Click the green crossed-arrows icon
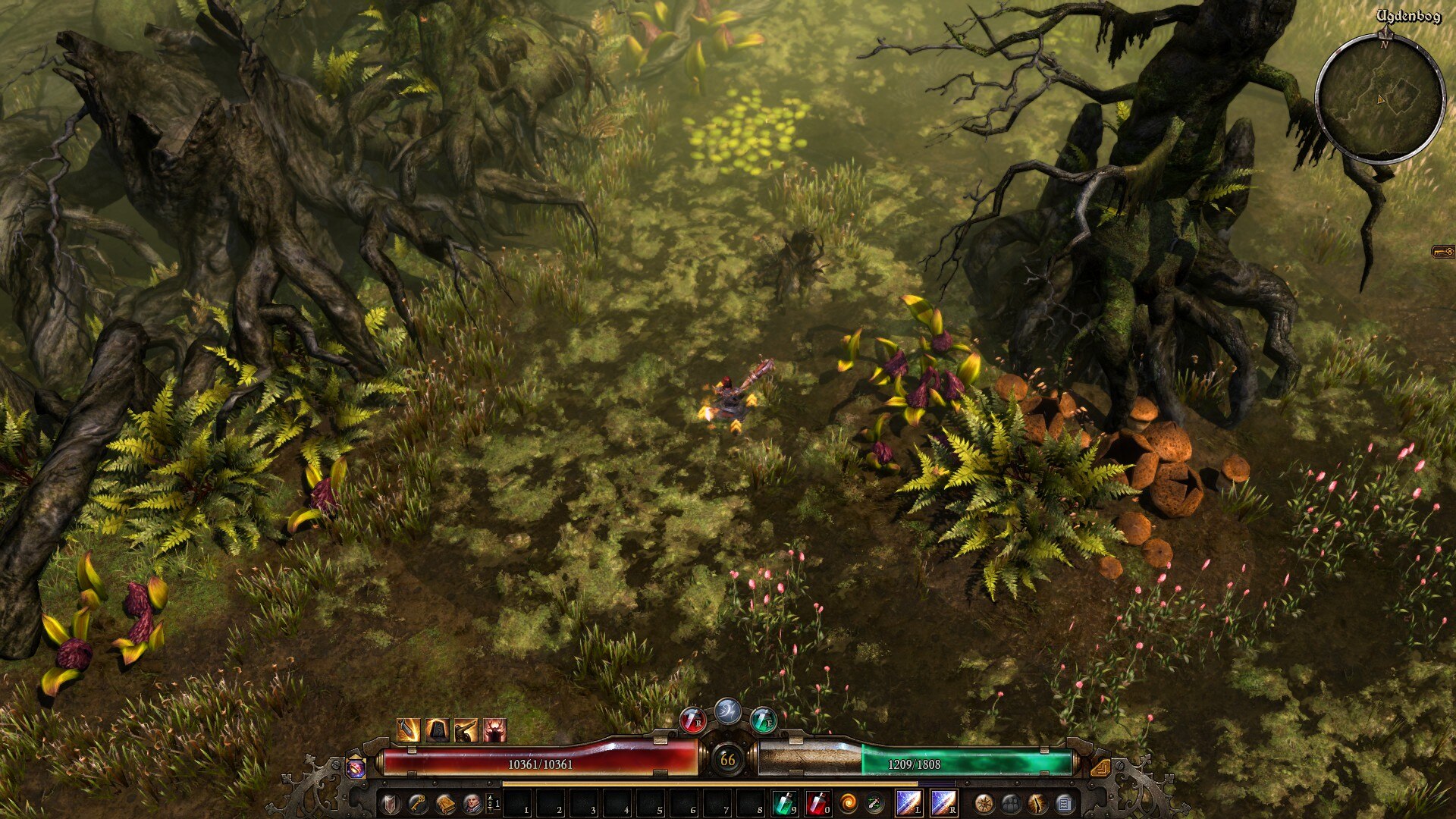This screenshot has width=1456, height=819. coord(874,802)
